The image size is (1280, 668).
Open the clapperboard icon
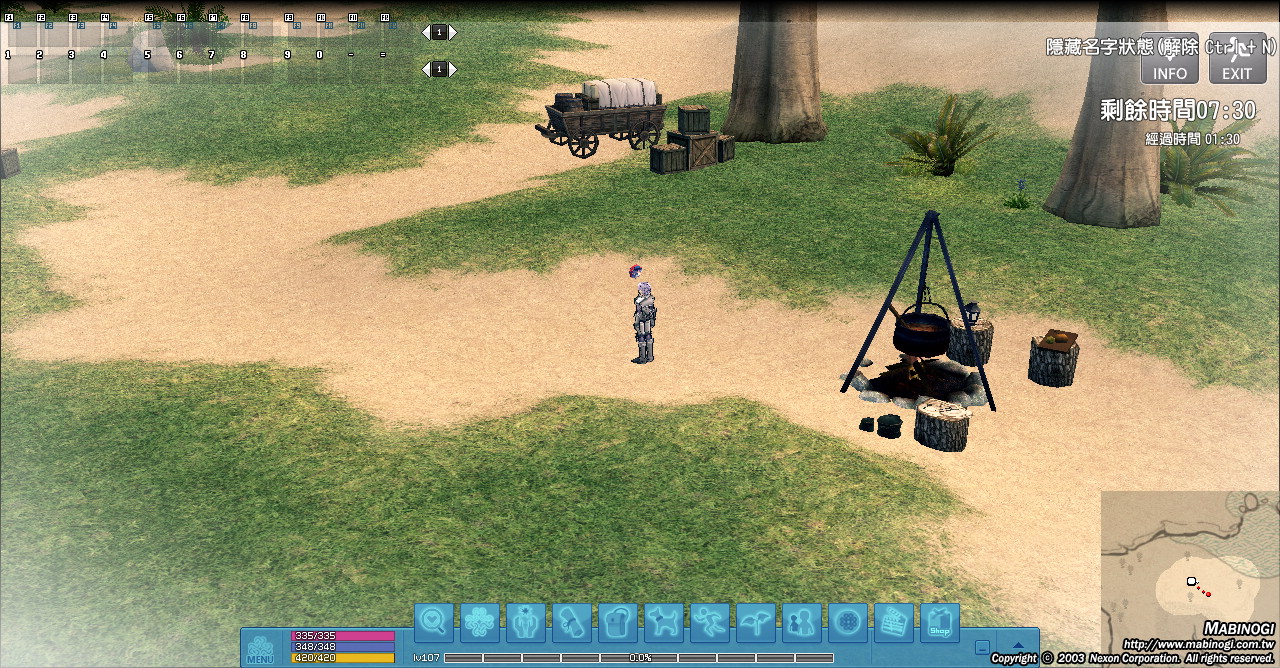tap(894, 622)
